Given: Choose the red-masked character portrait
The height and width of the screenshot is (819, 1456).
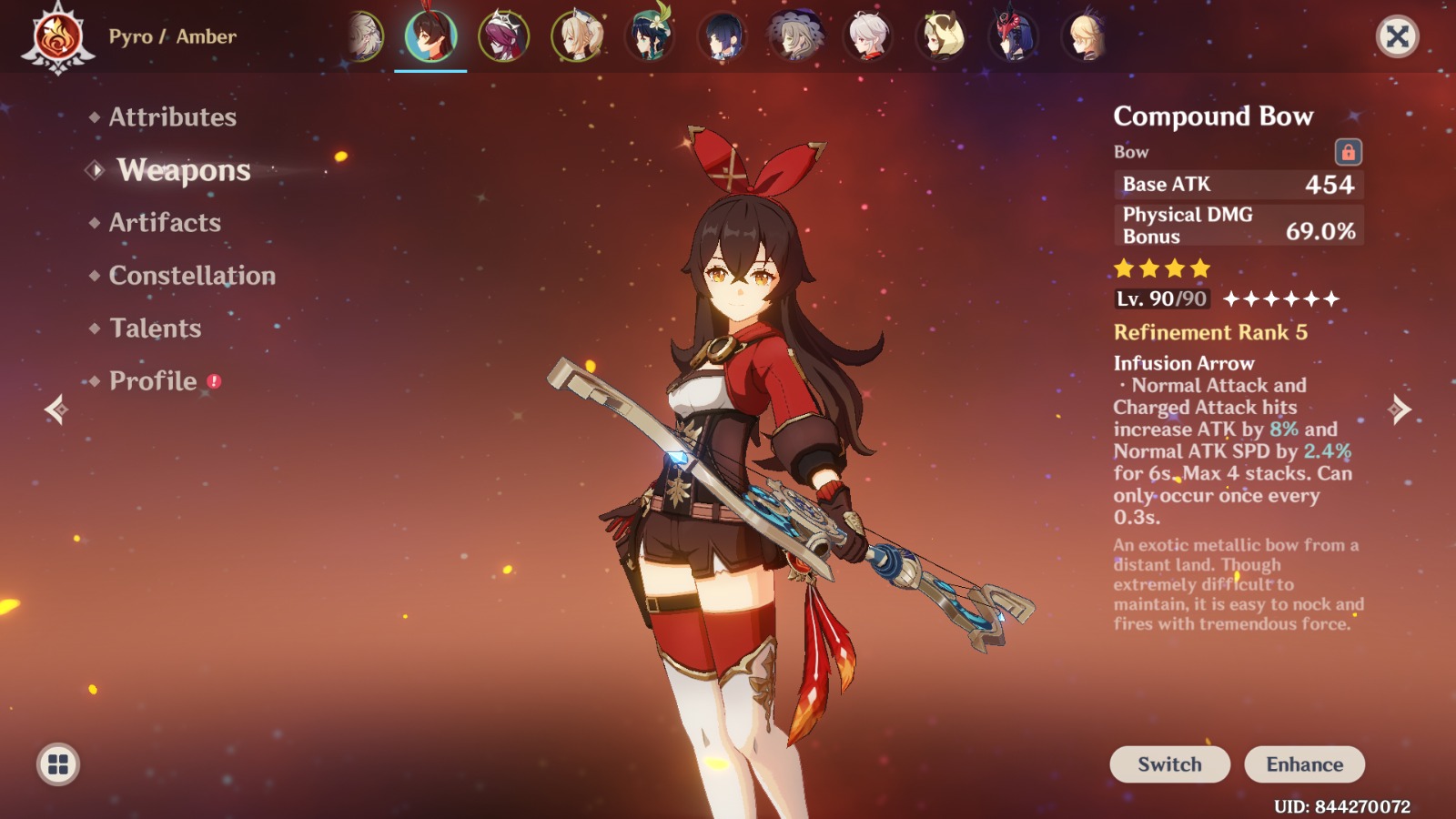Looking at the screenshot, I should pyautogui.click(x=1013, y=36).
